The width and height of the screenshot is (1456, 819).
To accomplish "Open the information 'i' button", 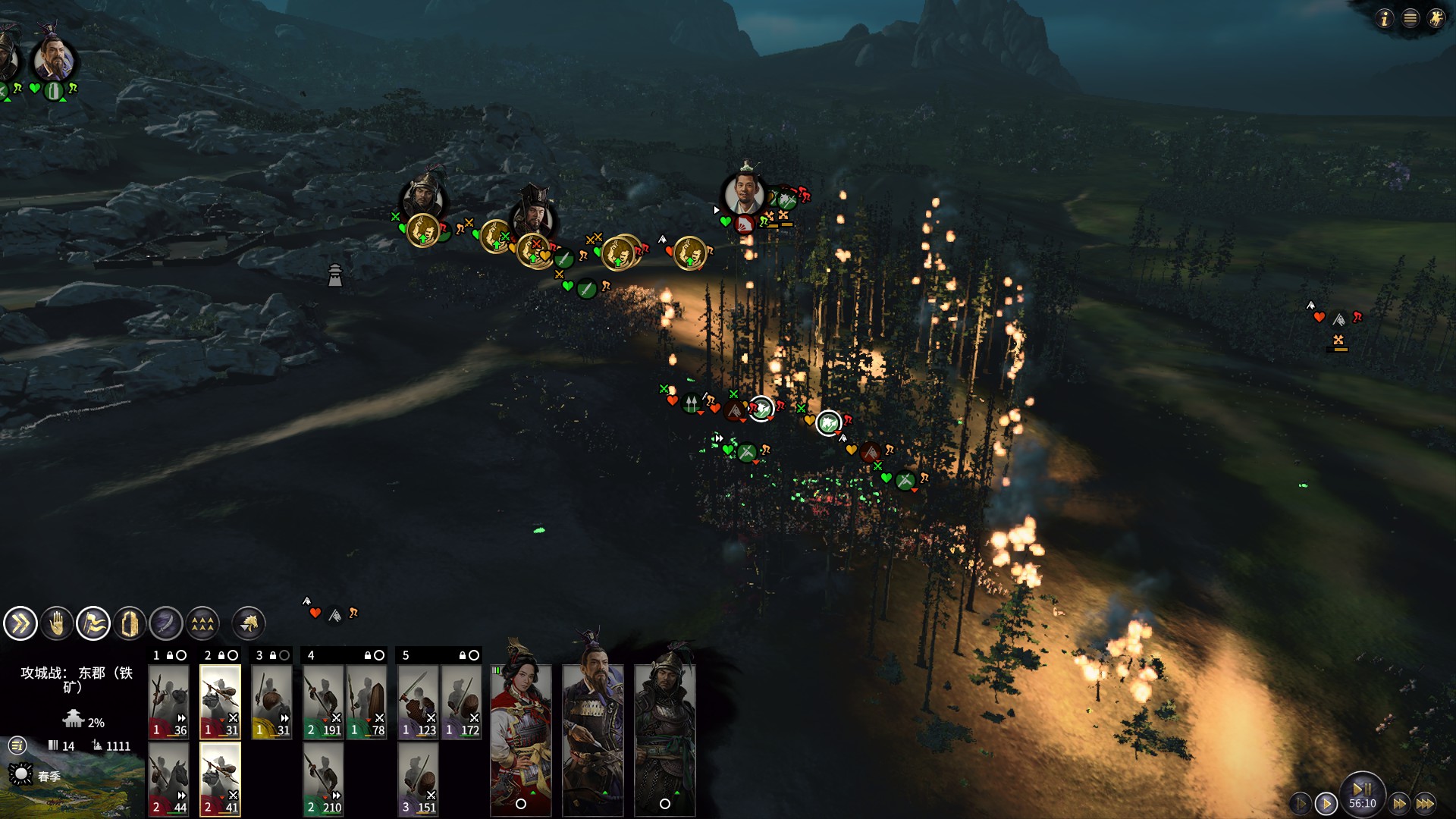I will [x=1385, y=18].
